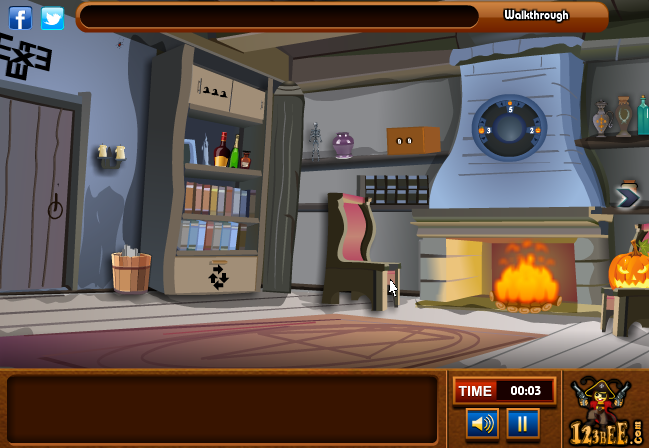Open the Walkthrough guide
Image resolution: width=649 pixels, height=448 pixels.
536,15
